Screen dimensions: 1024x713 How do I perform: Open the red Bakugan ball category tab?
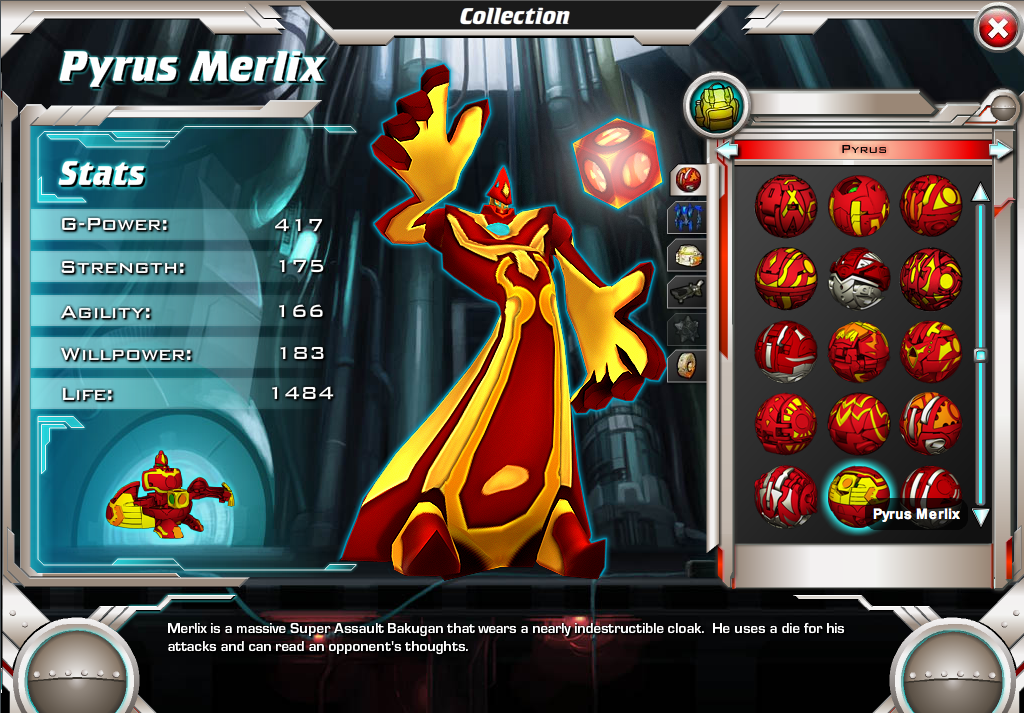point(688,180)
